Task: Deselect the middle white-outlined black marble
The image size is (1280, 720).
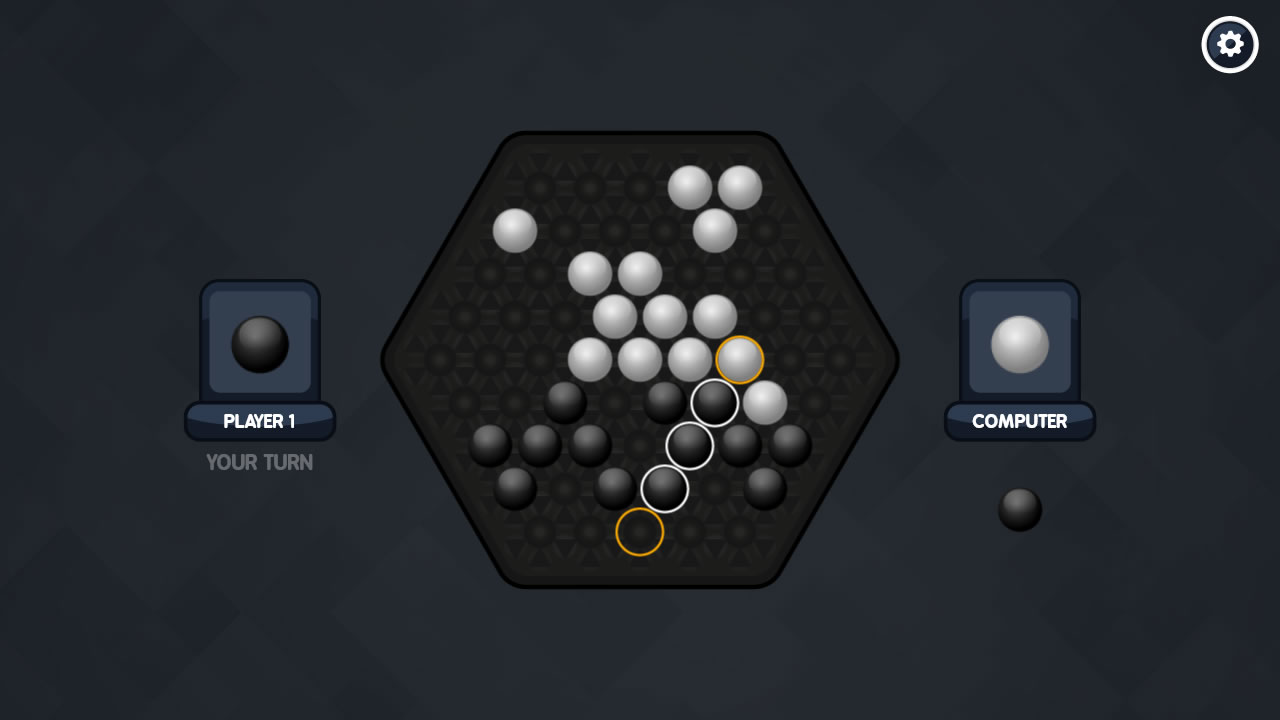Action: tap(692, 445)
